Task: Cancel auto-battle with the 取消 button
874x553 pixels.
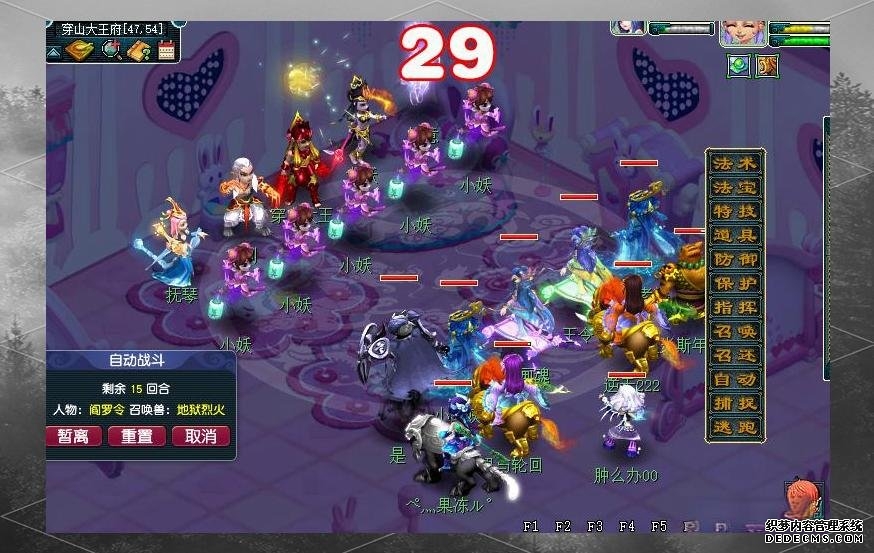Action: click(x=201, y=436)
